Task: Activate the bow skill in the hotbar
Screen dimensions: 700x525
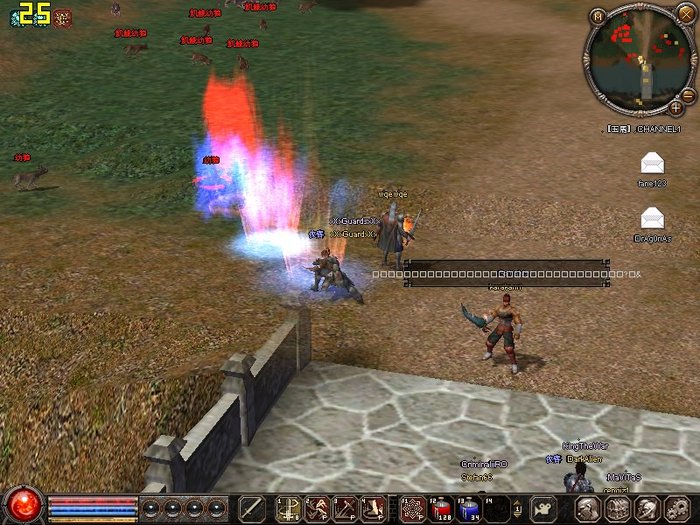Action: pos(289,509)
